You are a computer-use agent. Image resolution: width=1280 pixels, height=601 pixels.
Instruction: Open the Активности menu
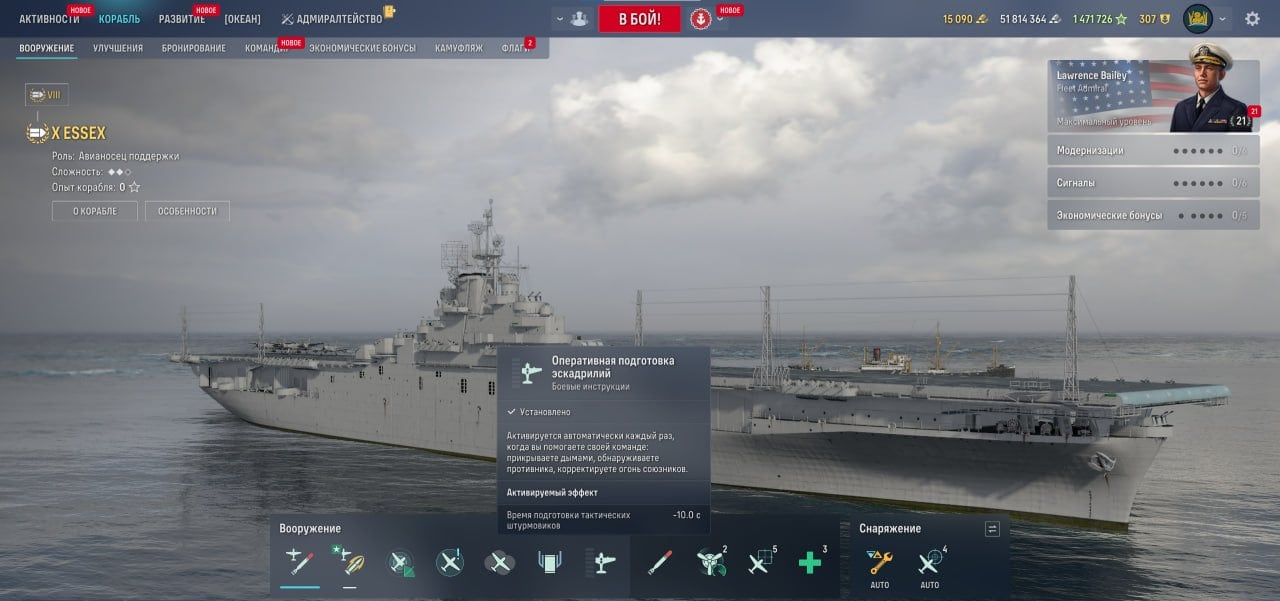[48, 19]
